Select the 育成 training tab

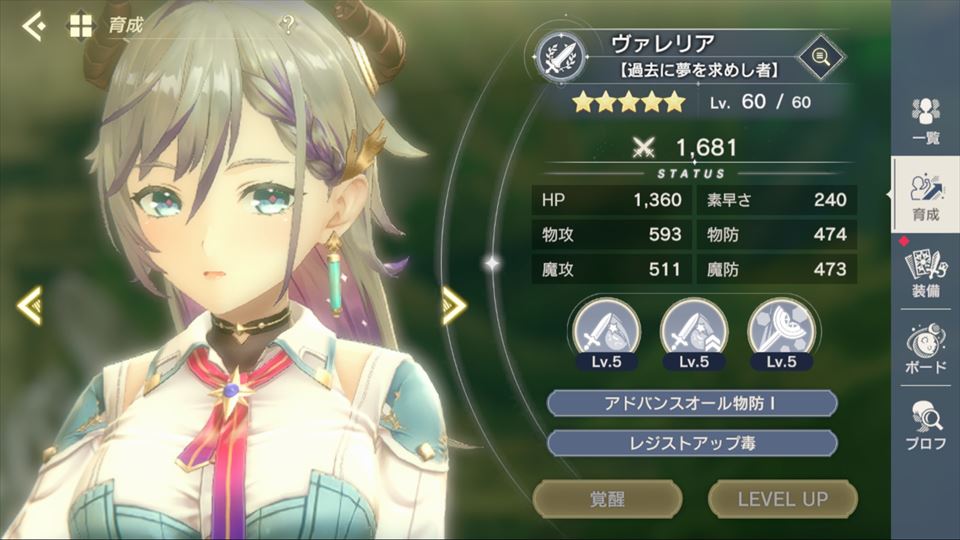(926, 197)
